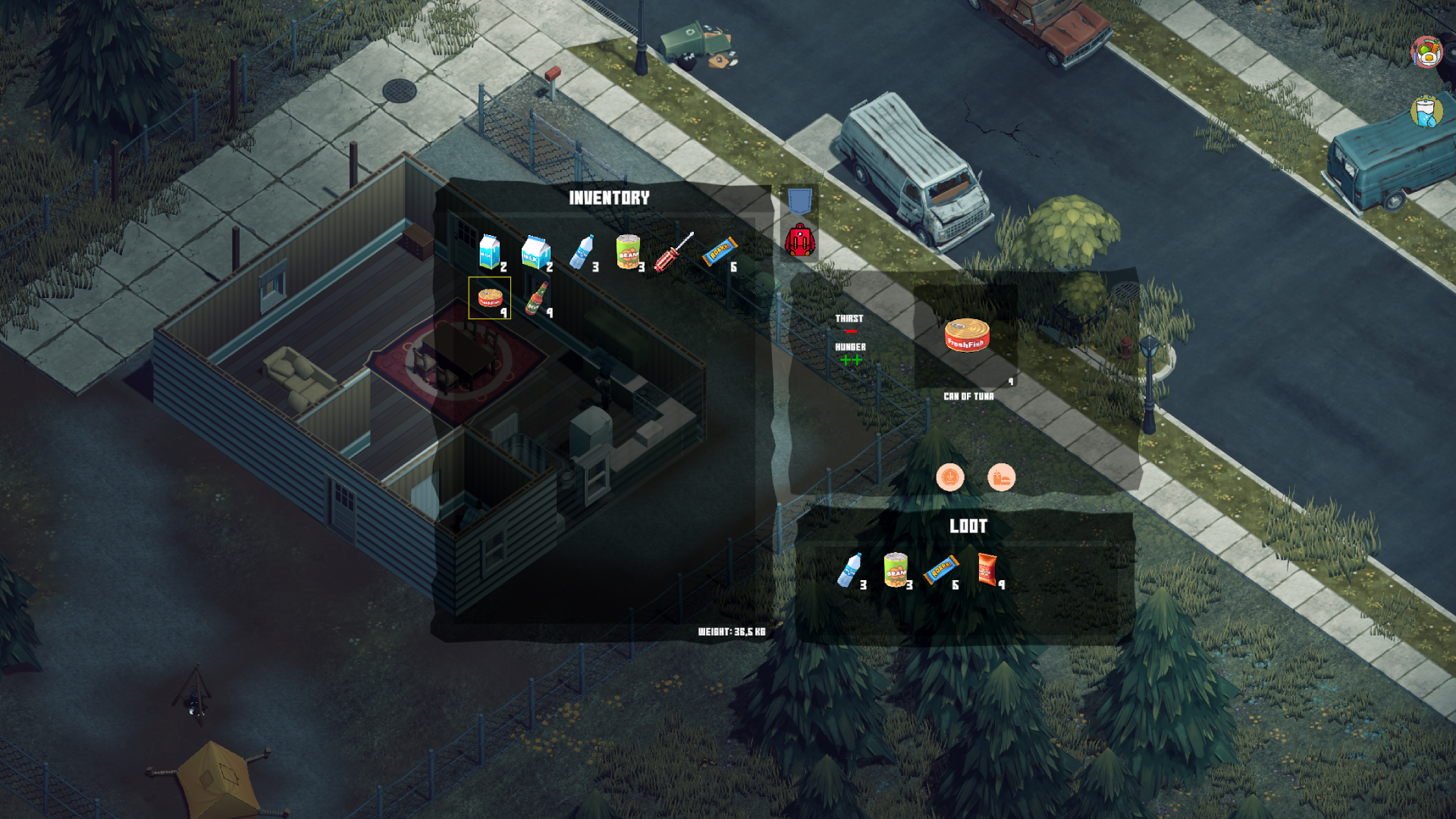Click the red Thirst level bar
1456x819 pixels.
[851, 330]
